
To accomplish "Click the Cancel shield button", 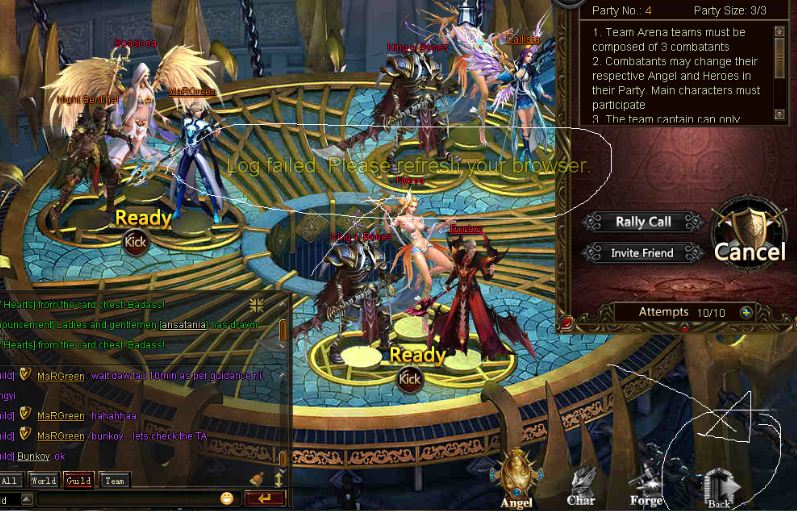I will pyautogui.click(x=748, y=238).
